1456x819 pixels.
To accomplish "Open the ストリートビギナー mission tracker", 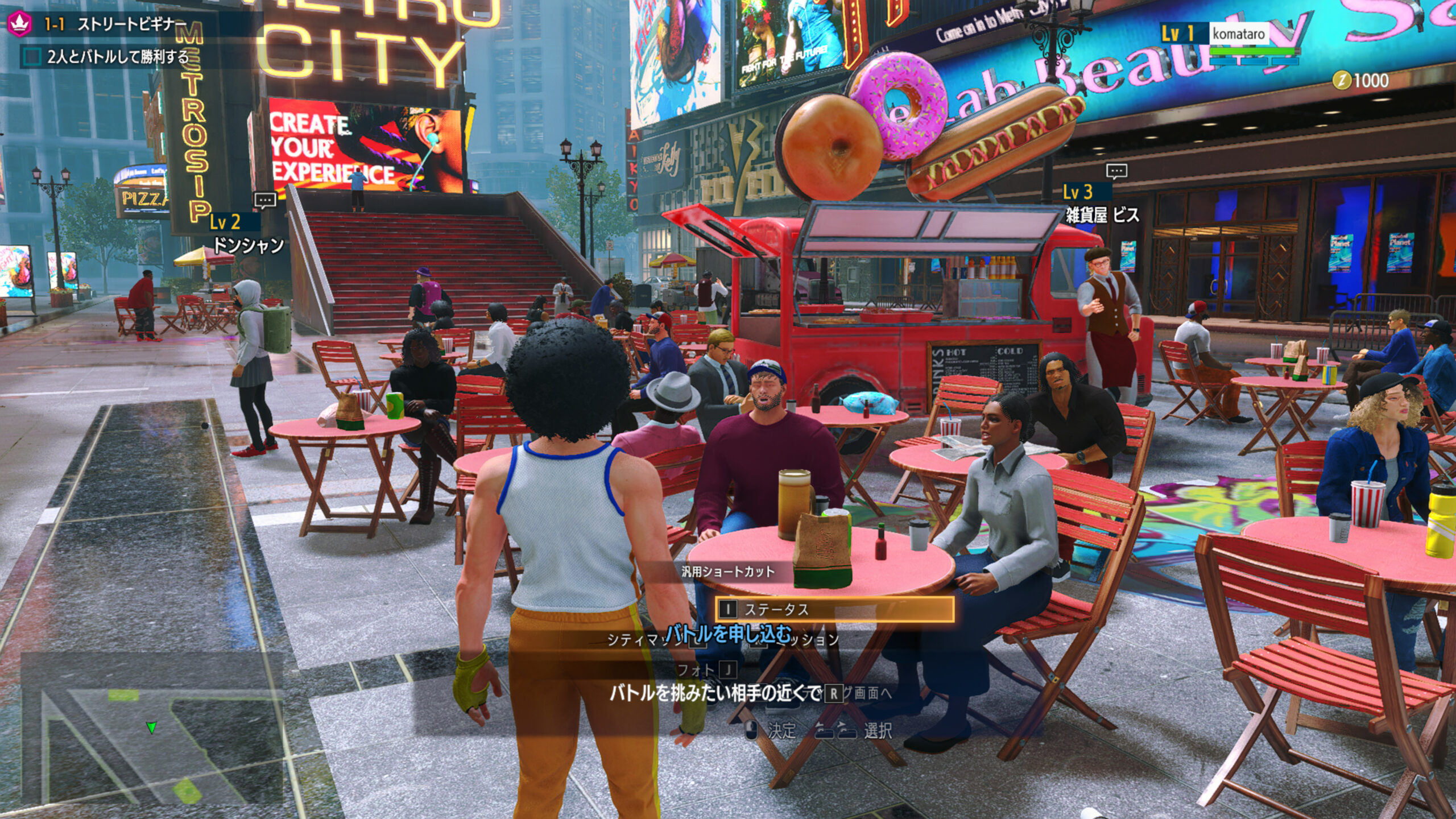I will pos(132,24).
